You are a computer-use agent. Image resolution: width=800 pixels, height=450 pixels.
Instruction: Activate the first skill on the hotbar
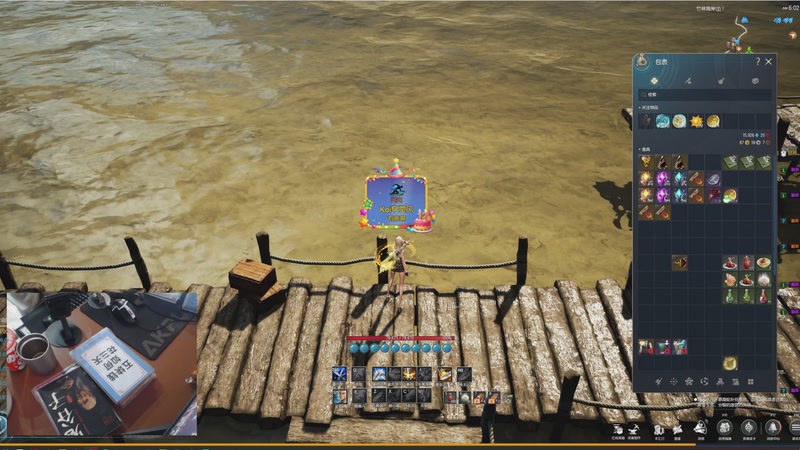339,375
